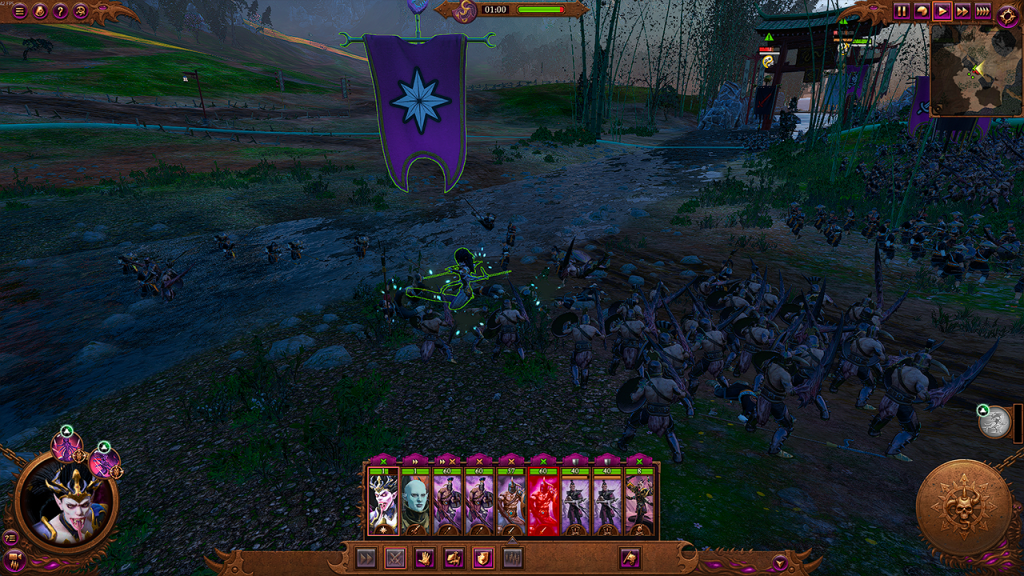Toggle the crossed swords melee mode button
This screenshot has width=1024, height=576.
[x=396, y=558]
